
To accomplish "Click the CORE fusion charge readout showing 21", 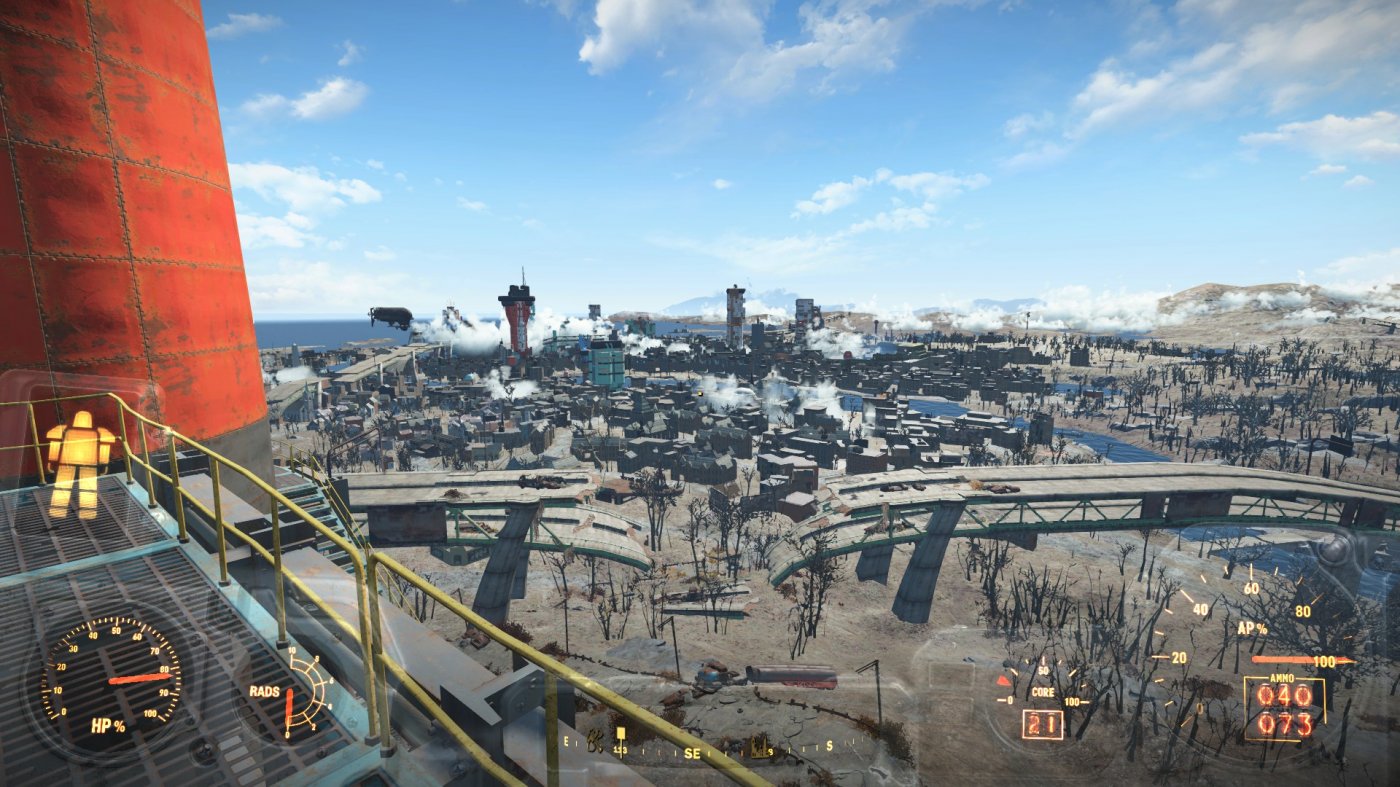I will (1041, 723).
